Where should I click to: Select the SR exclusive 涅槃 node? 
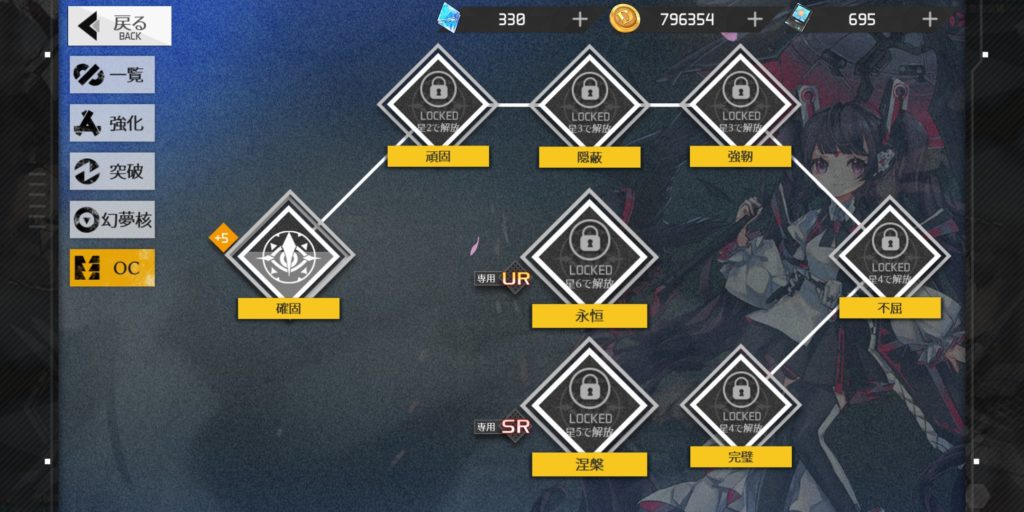coord(589,403)
